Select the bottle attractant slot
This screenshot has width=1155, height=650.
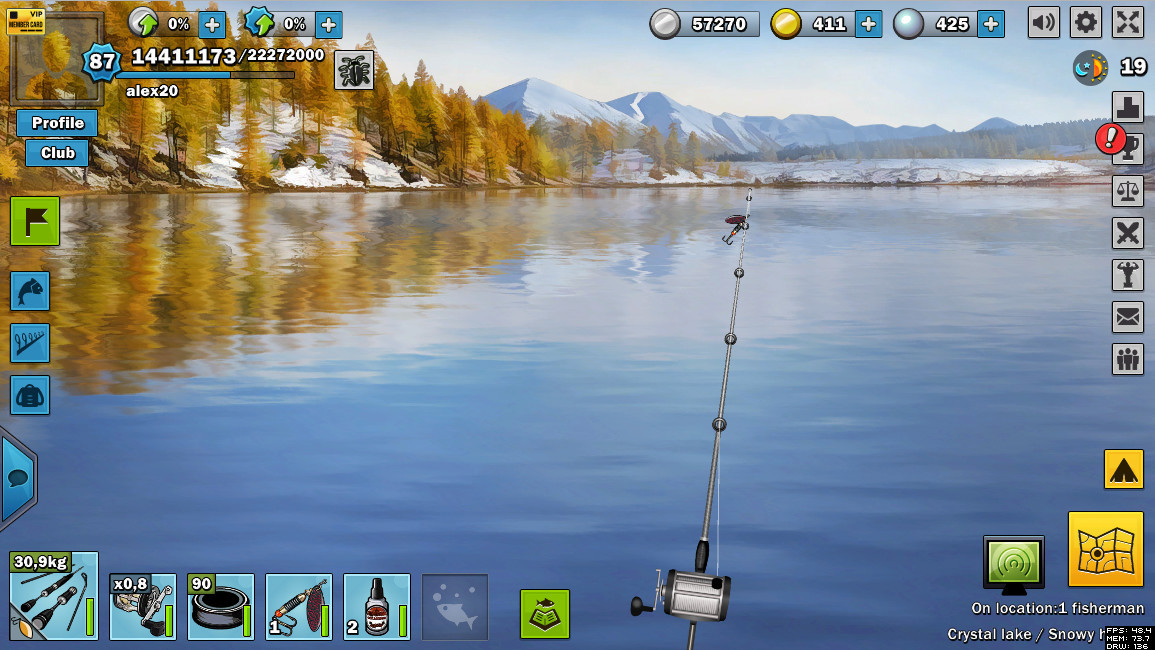coord(376,606)
